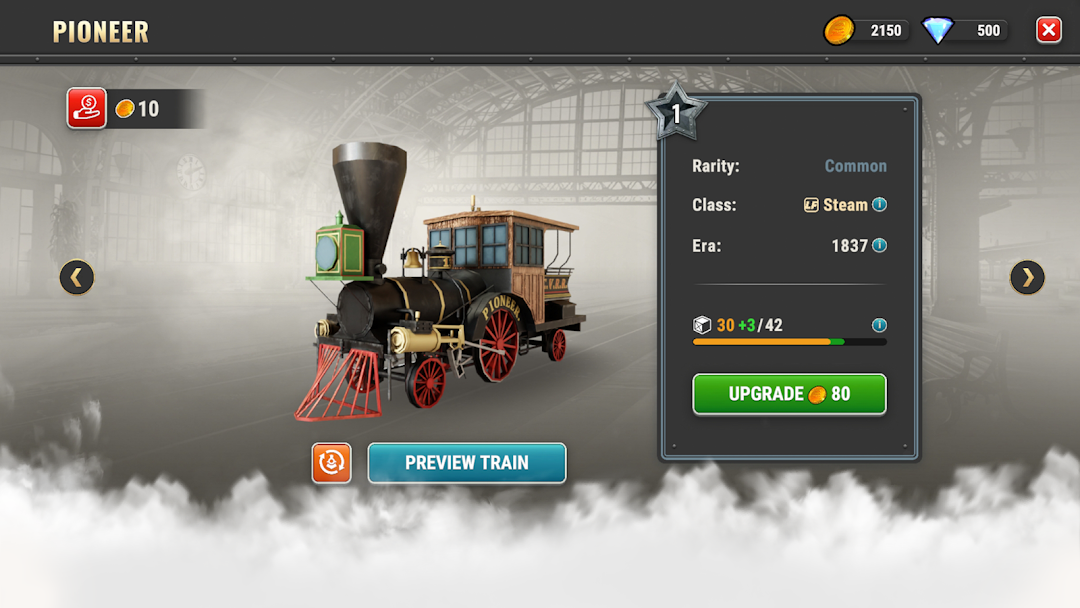Go to the next train
This screenshot has width=1080, height=608.
coord(1027,277)
